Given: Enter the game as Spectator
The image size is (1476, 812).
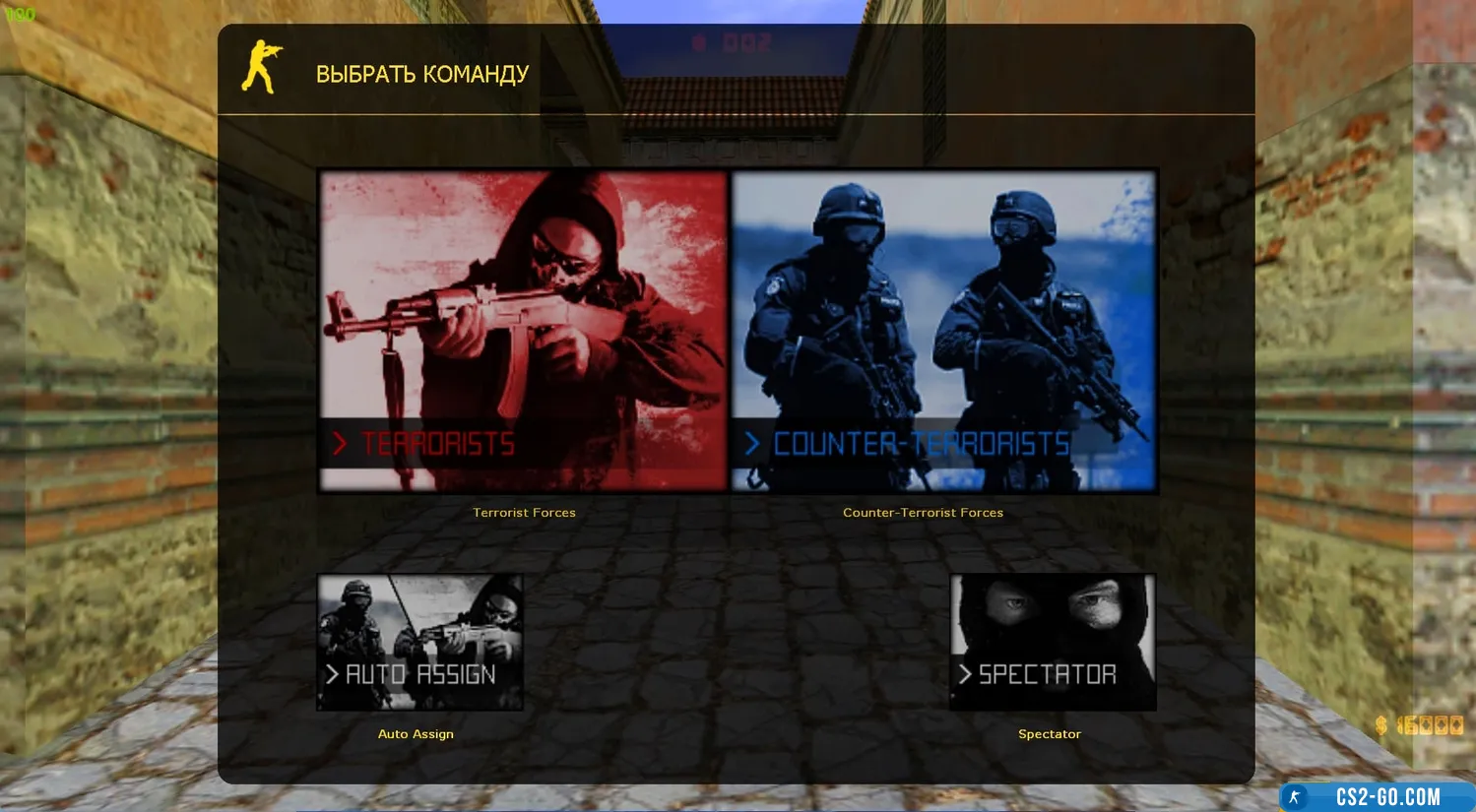Looking at the screenshot, I should 1052,642.
